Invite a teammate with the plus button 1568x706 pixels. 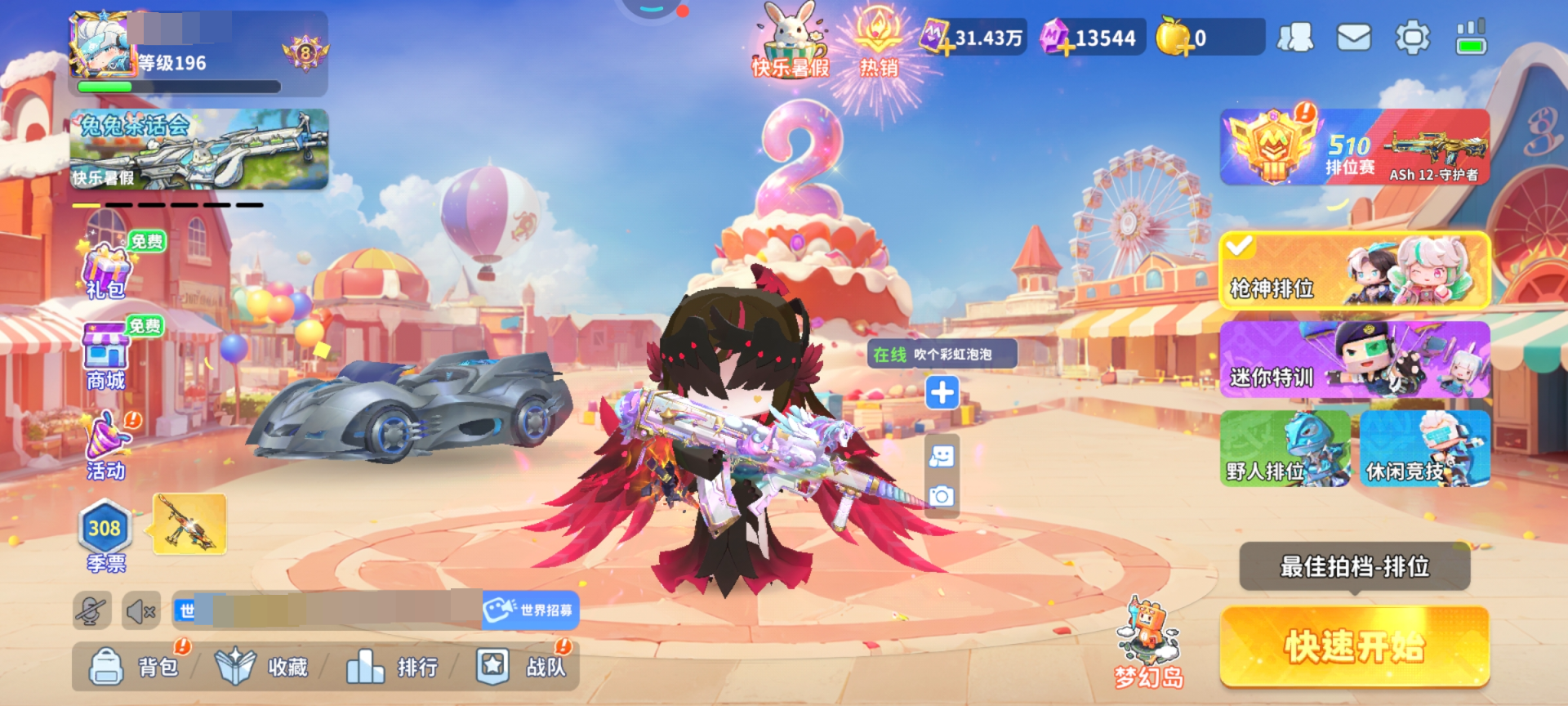tap(942, 393)
